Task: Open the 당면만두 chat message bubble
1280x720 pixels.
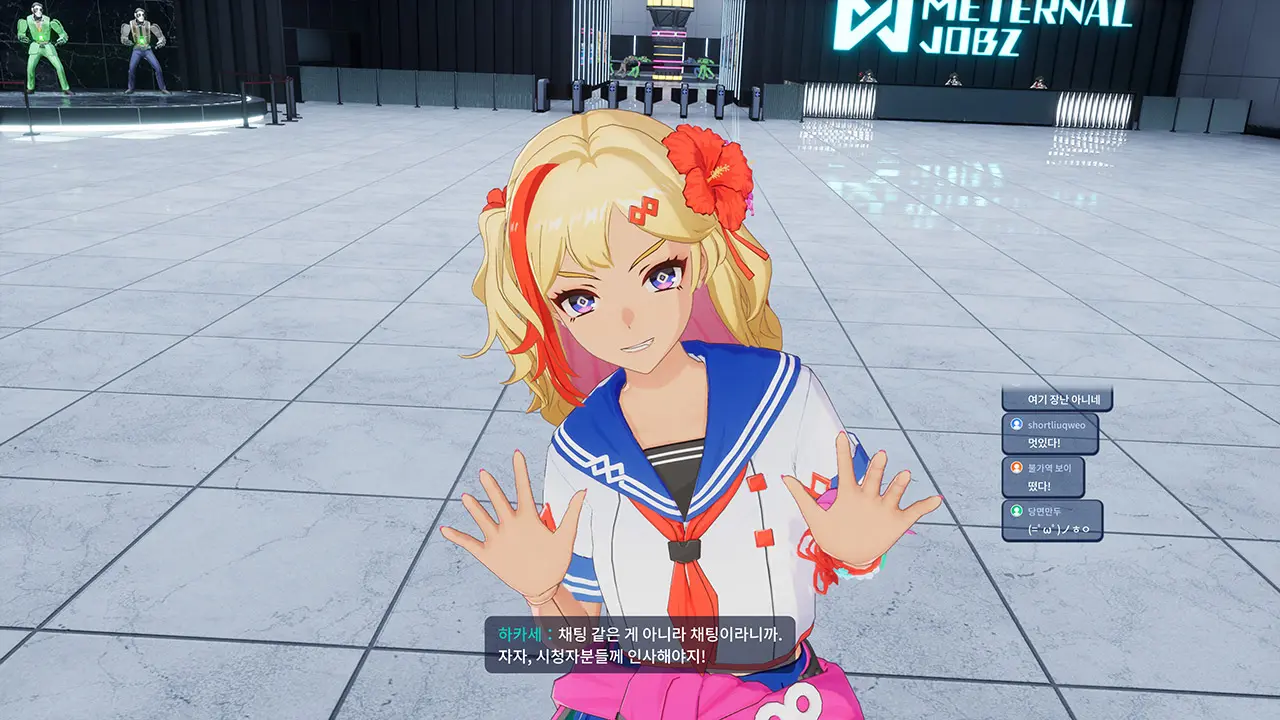Action: click(x=1052, y=521)
